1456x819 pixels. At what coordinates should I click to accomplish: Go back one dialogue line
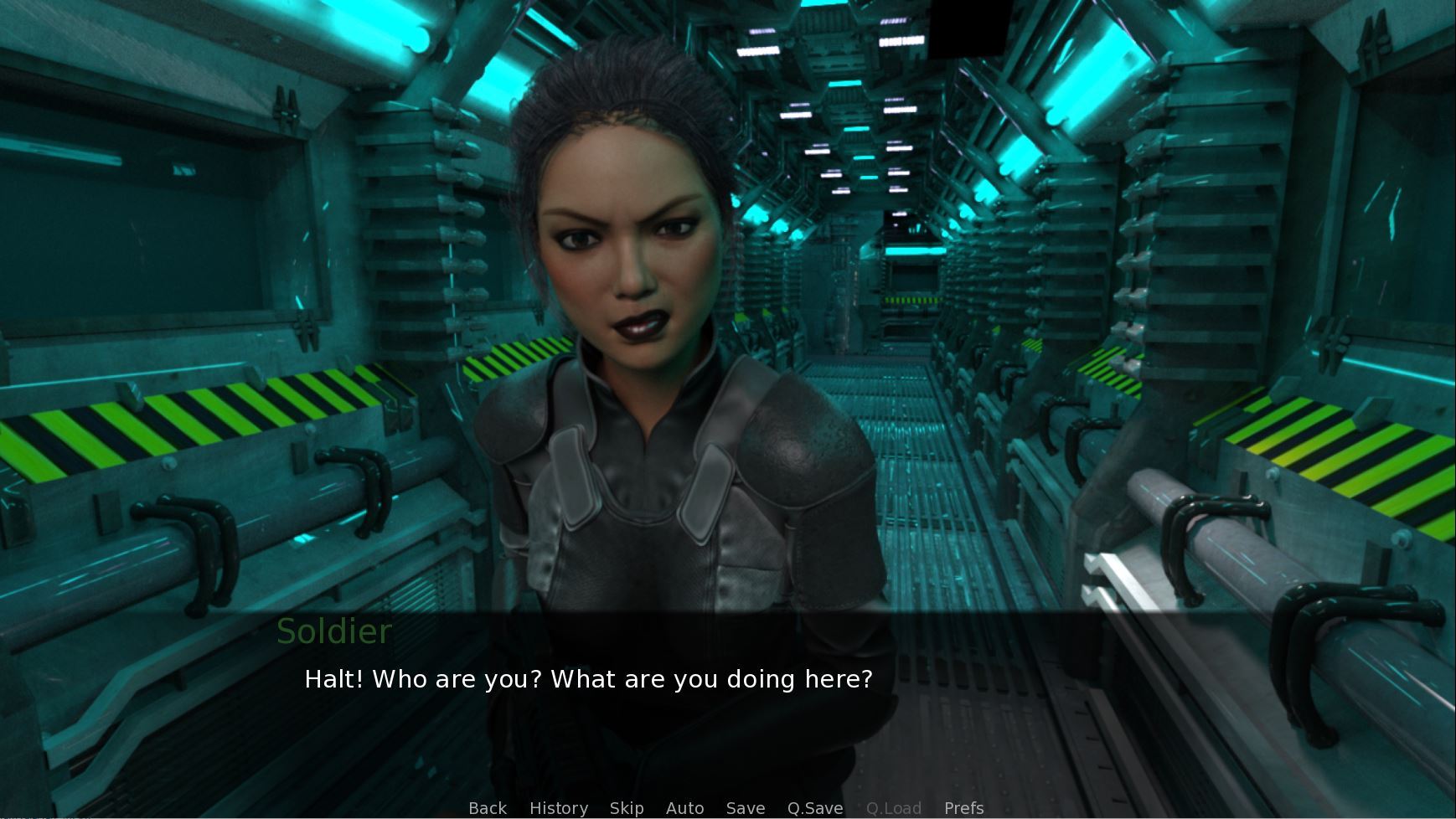(488, 808)
